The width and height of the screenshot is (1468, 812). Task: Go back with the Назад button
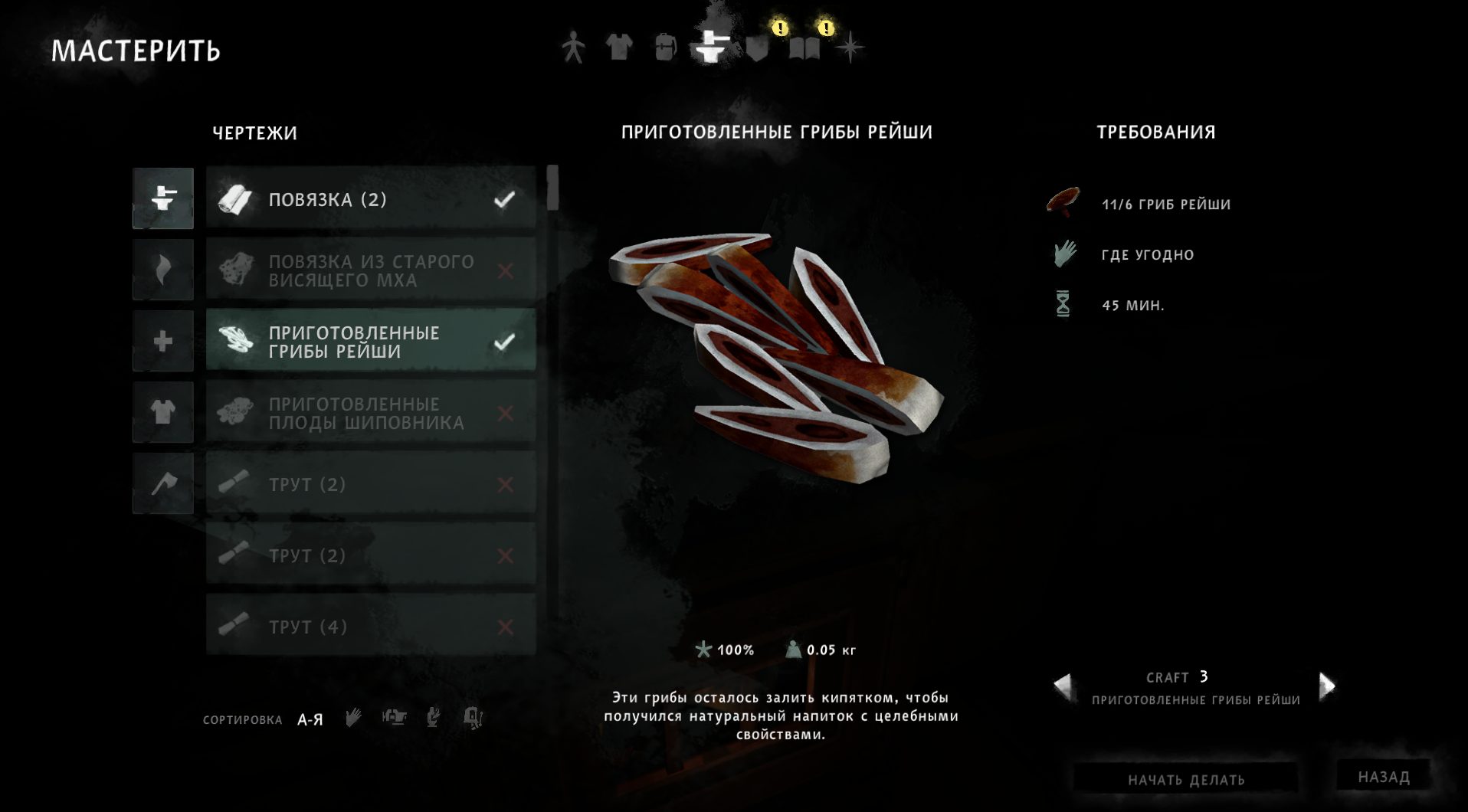(x=1384, y=777)
